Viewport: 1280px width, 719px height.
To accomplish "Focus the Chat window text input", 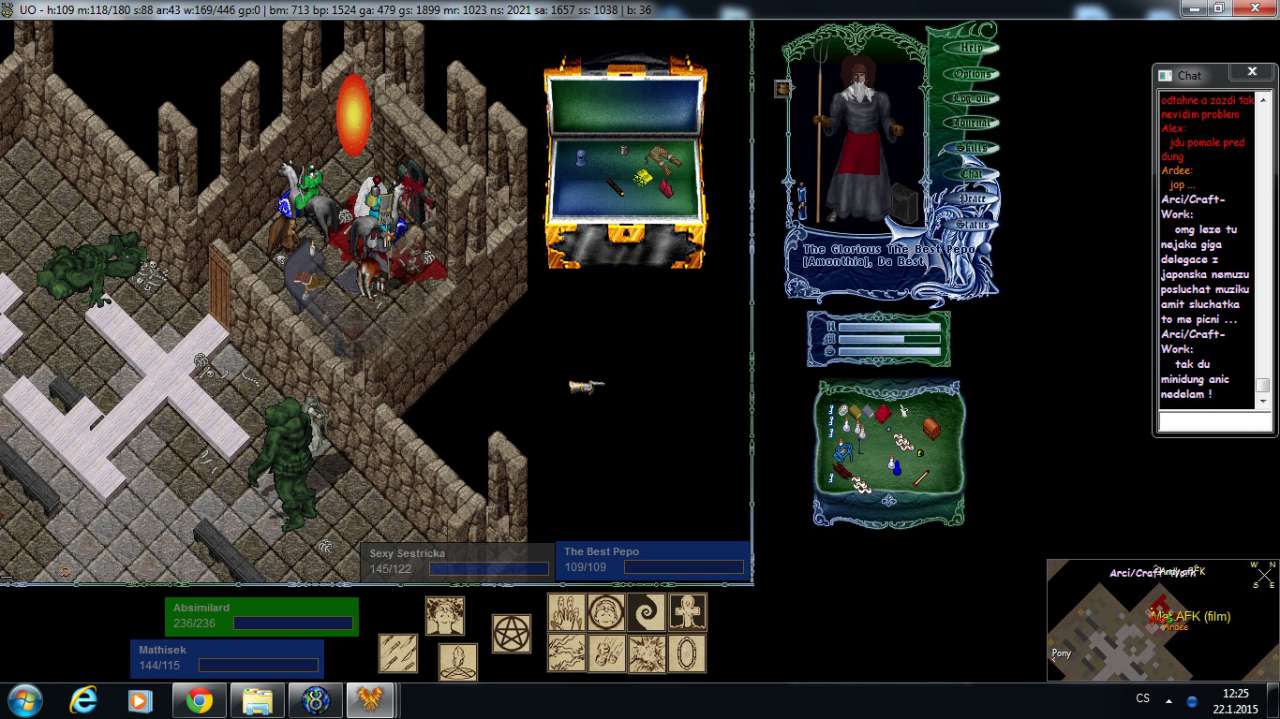I will tap(1214, 422).
